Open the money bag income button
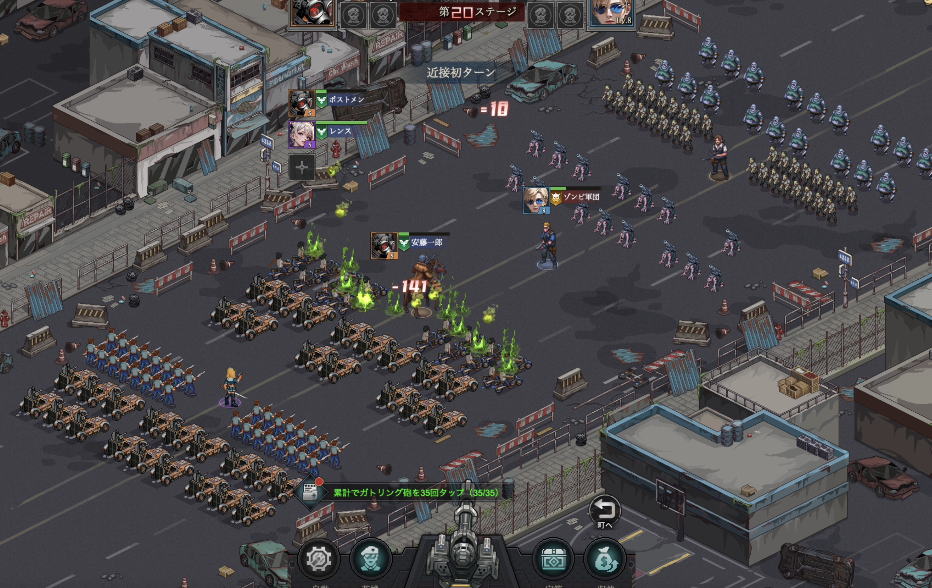The height and width of the screenshot is (588, 932). (x=605, y=560)
